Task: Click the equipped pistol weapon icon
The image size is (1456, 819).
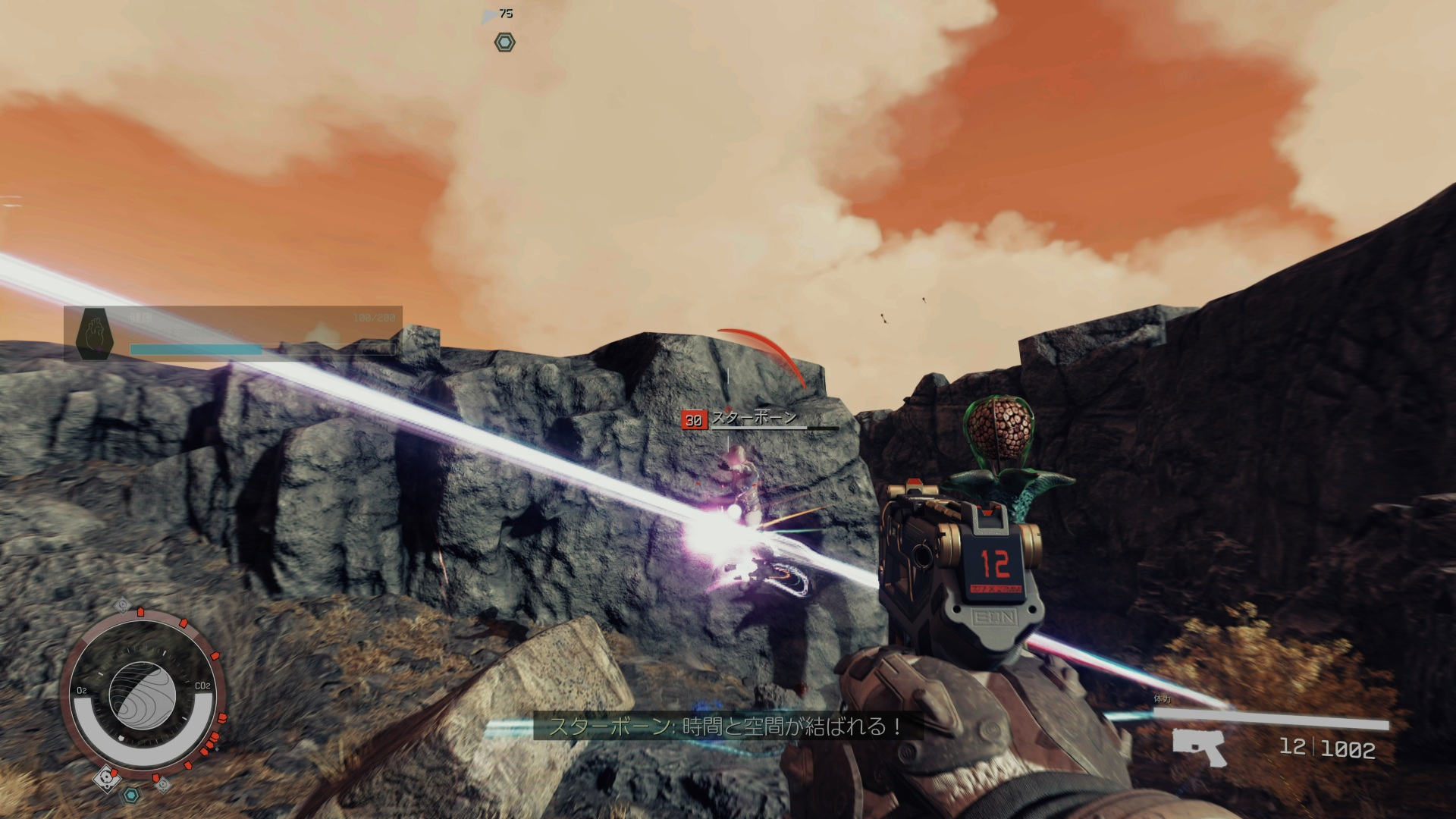Action: (x=1200, y=748)
